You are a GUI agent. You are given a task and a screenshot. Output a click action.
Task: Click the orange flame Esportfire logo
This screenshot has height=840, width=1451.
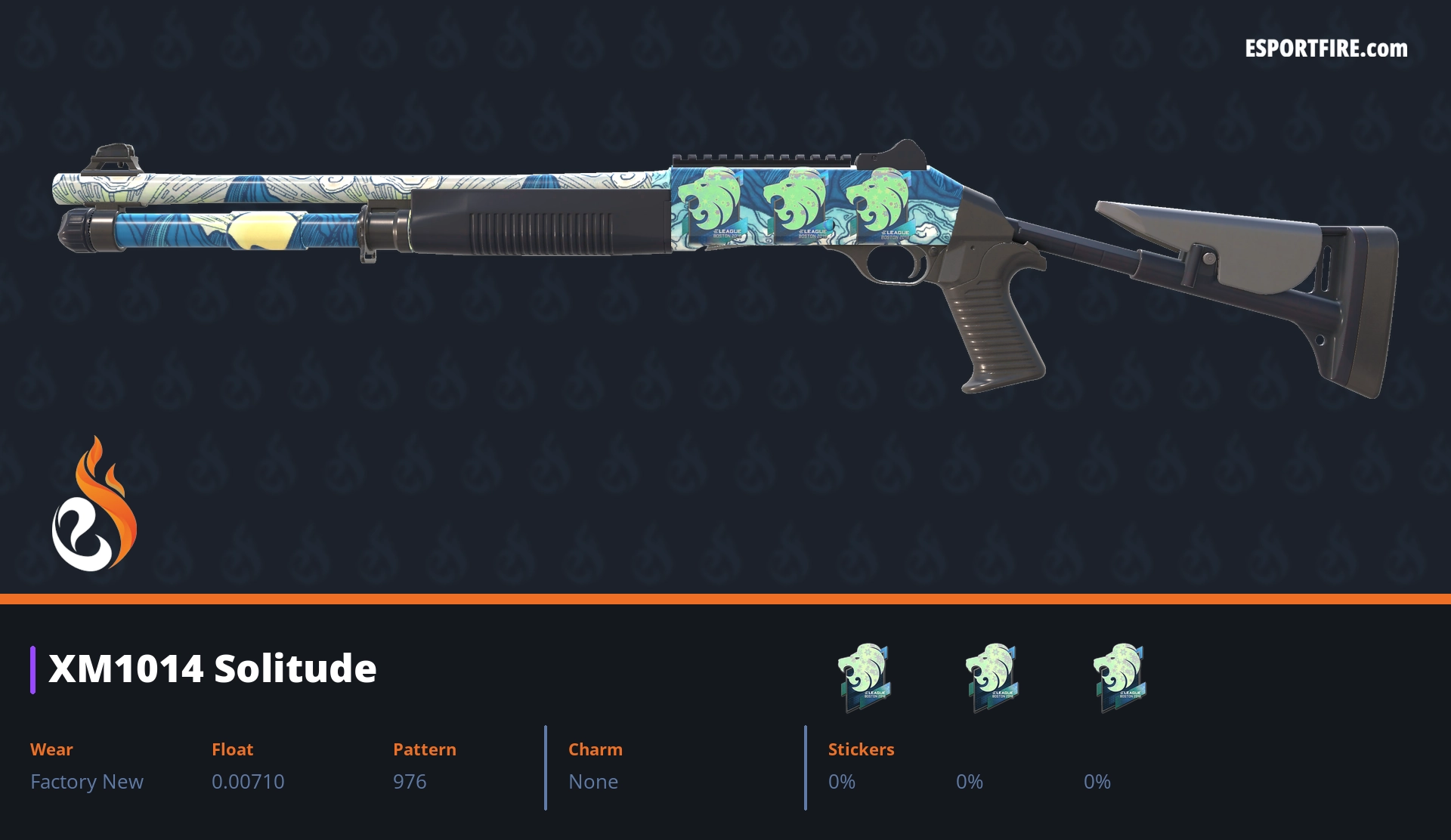coord(94,505)
